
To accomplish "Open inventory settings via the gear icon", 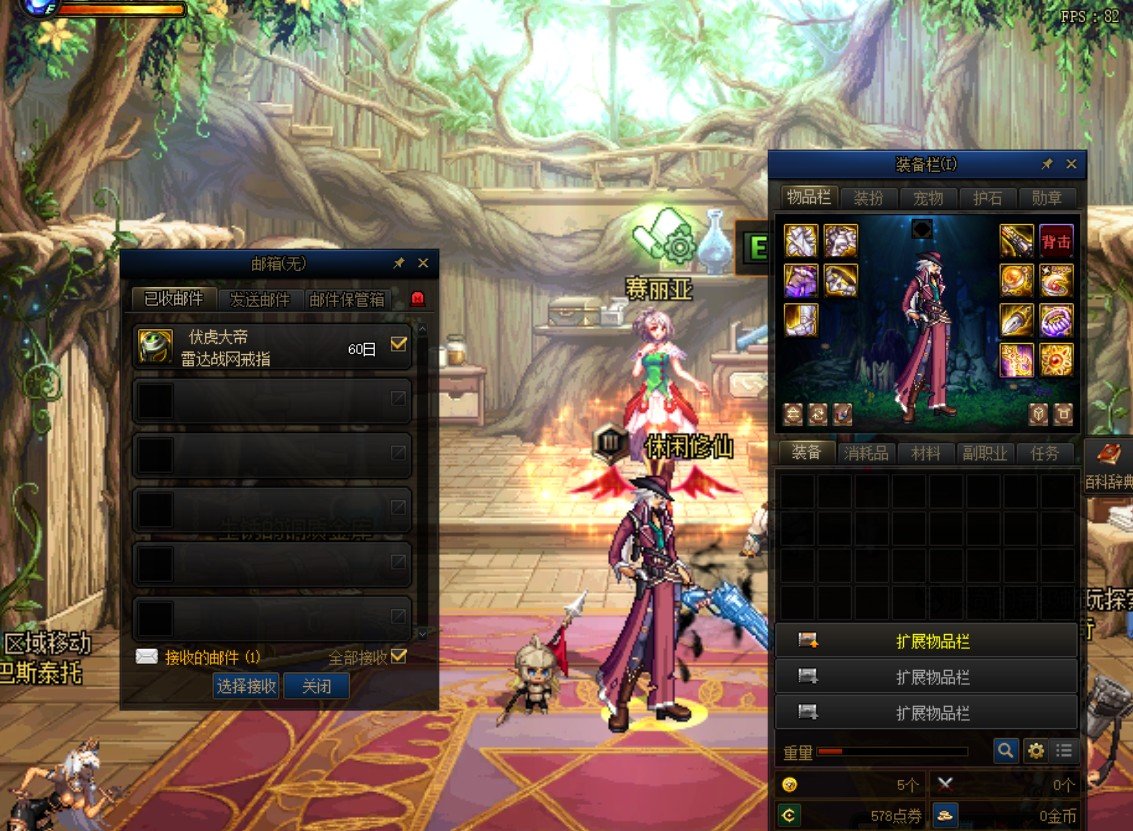I will [1036, 750].
